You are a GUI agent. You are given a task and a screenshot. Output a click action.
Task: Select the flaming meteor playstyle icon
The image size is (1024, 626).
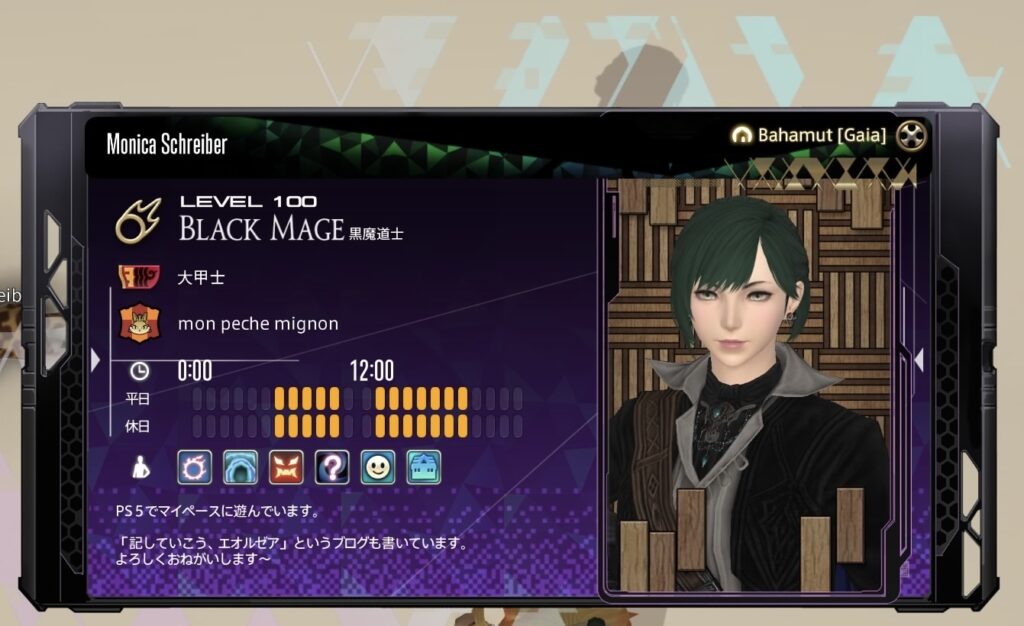(193, 467)
